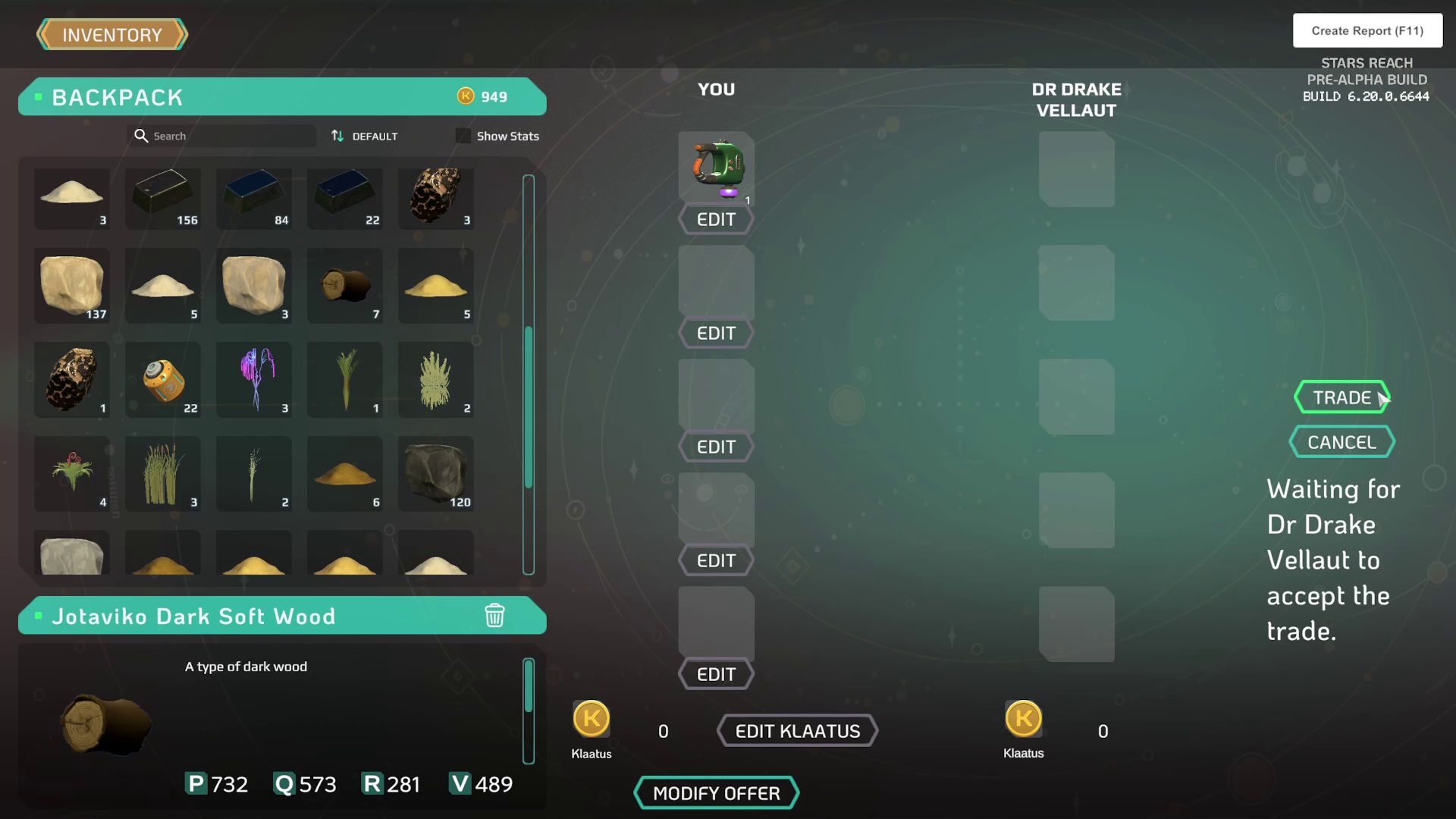
Task: Delete the item with the trash icon
Action: tap(494, 615)
